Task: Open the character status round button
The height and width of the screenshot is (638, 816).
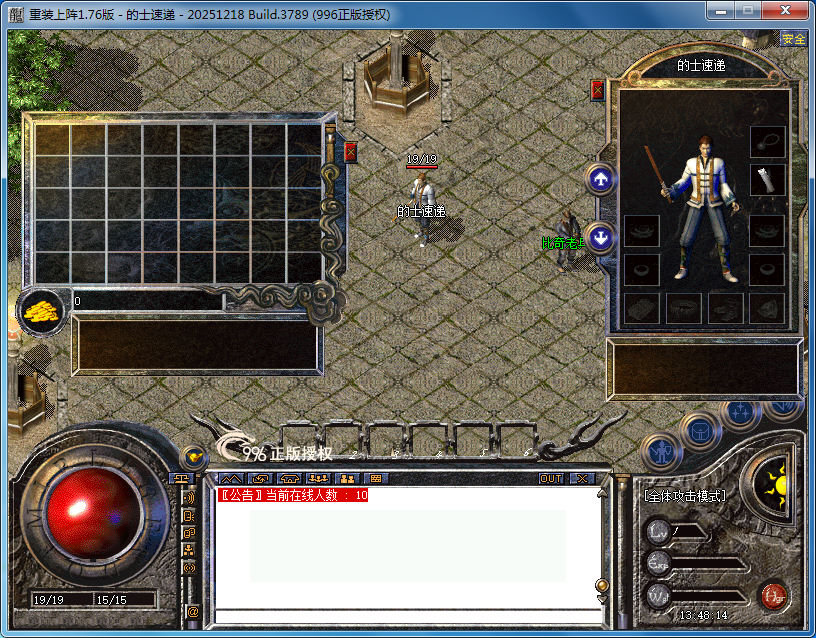Action: coord(661,453)
